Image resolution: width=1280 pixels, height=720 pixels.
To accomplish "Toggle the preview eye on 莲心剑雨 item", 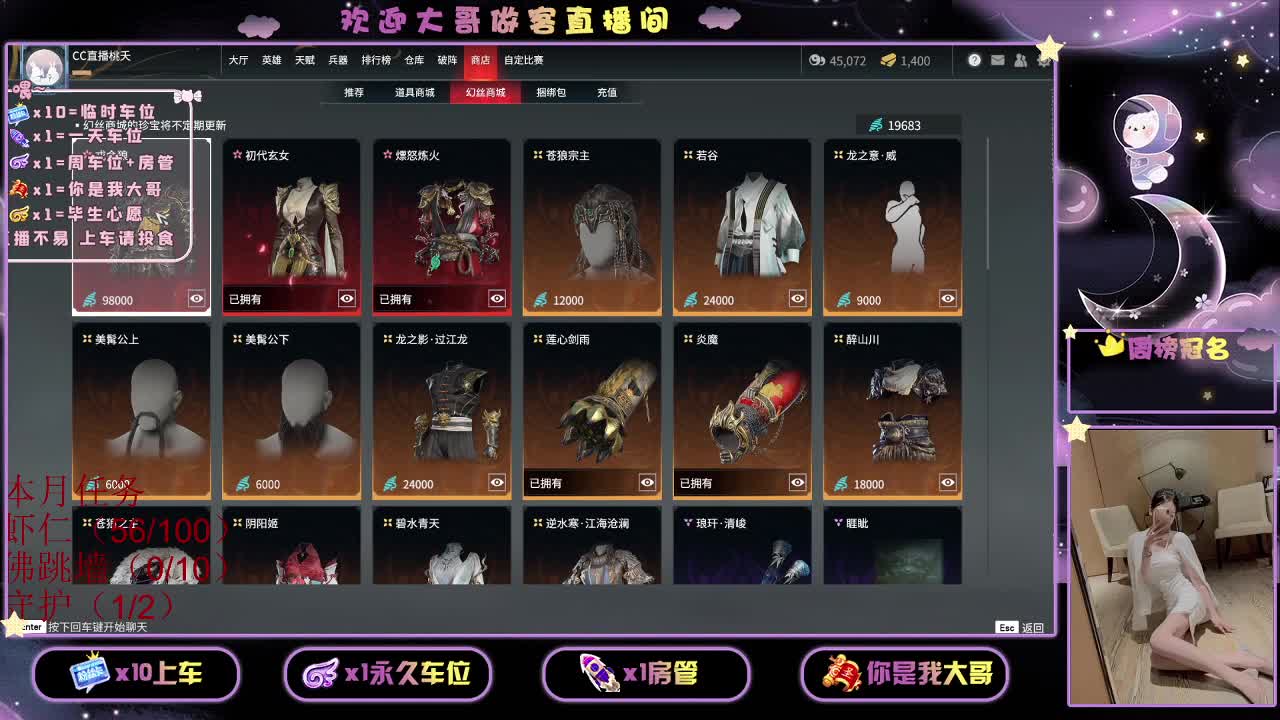I will pos(646,483).
